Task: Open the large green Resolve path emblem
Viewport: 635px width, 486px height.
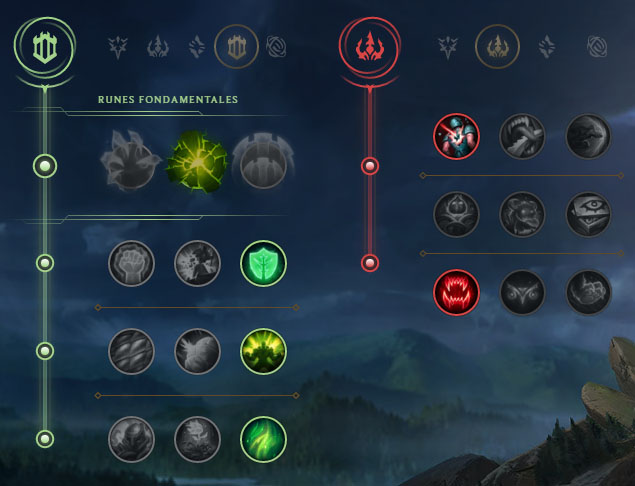Action: (x=44, y=47)
